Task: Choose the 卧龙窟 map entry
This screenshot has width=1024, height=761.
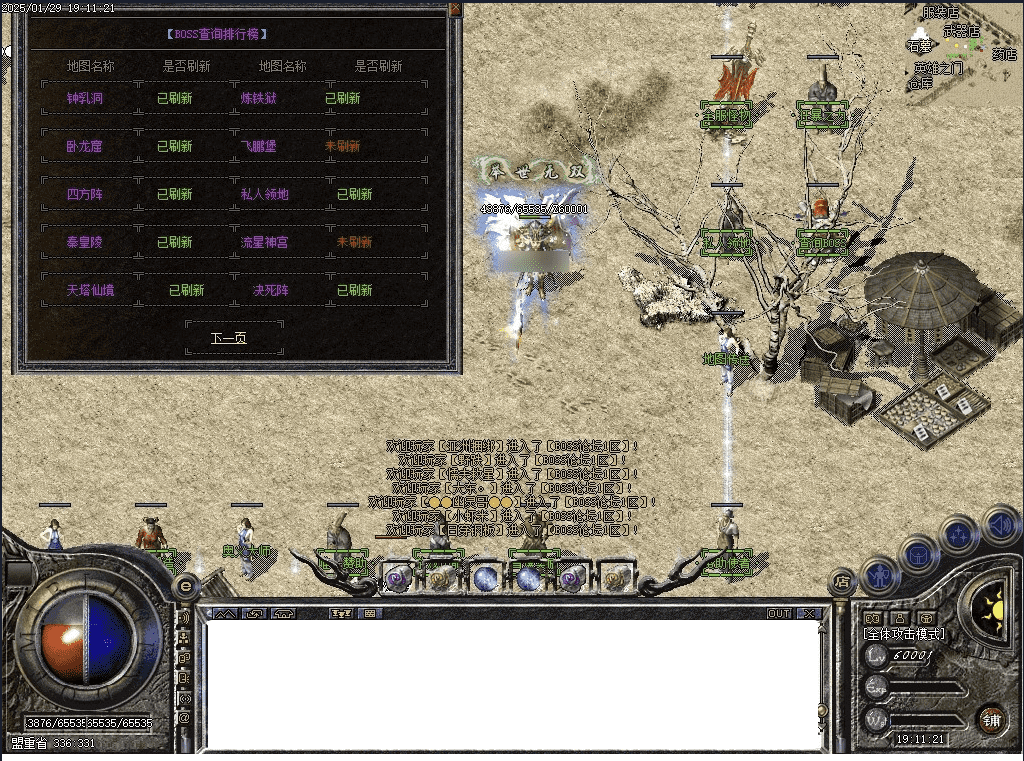Action: (x=85, y=146)
